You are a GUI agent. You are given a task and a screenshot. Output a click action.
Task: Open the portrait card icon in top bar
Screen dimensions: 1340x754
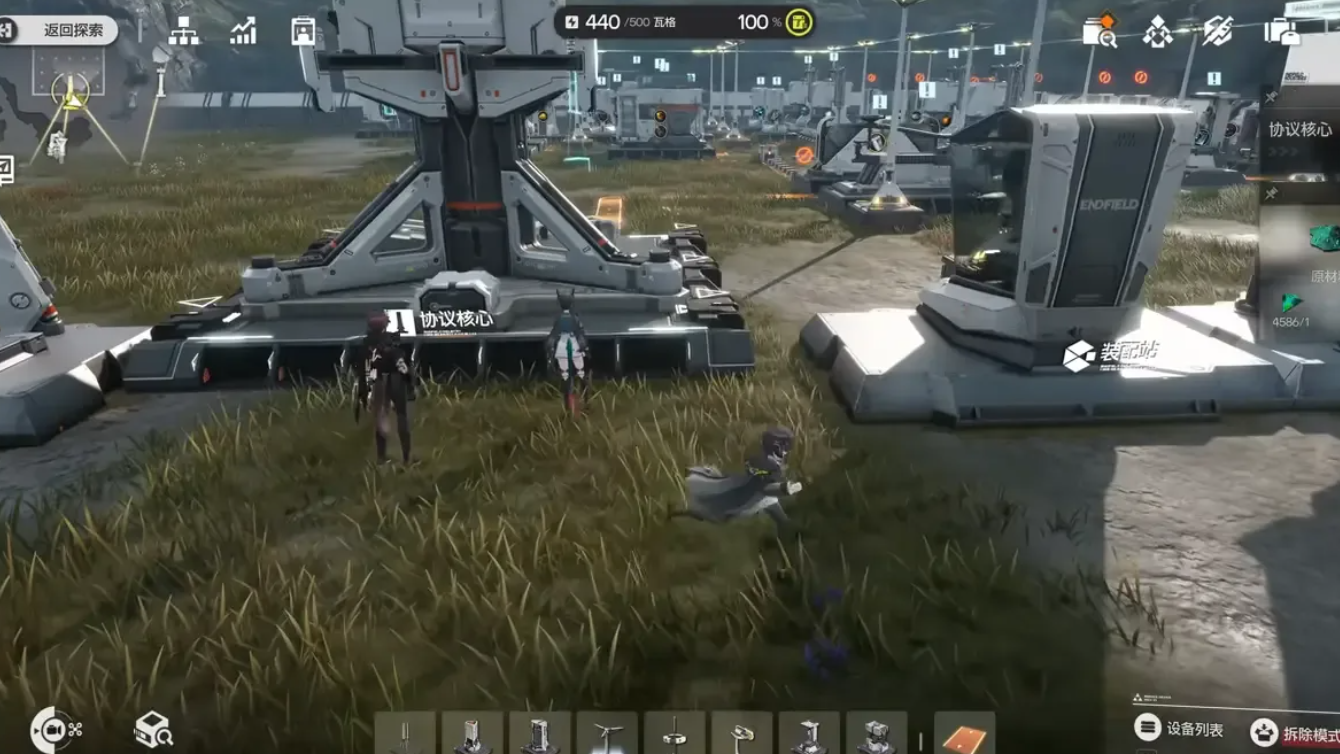(303, 32)
